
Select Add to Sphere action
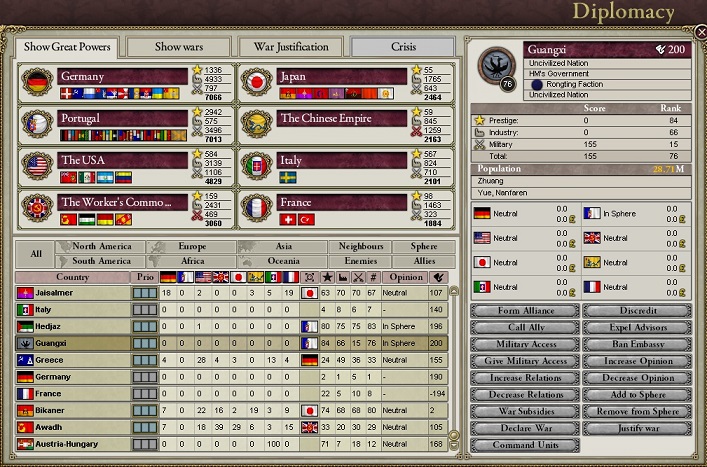[x=638, y=396]
